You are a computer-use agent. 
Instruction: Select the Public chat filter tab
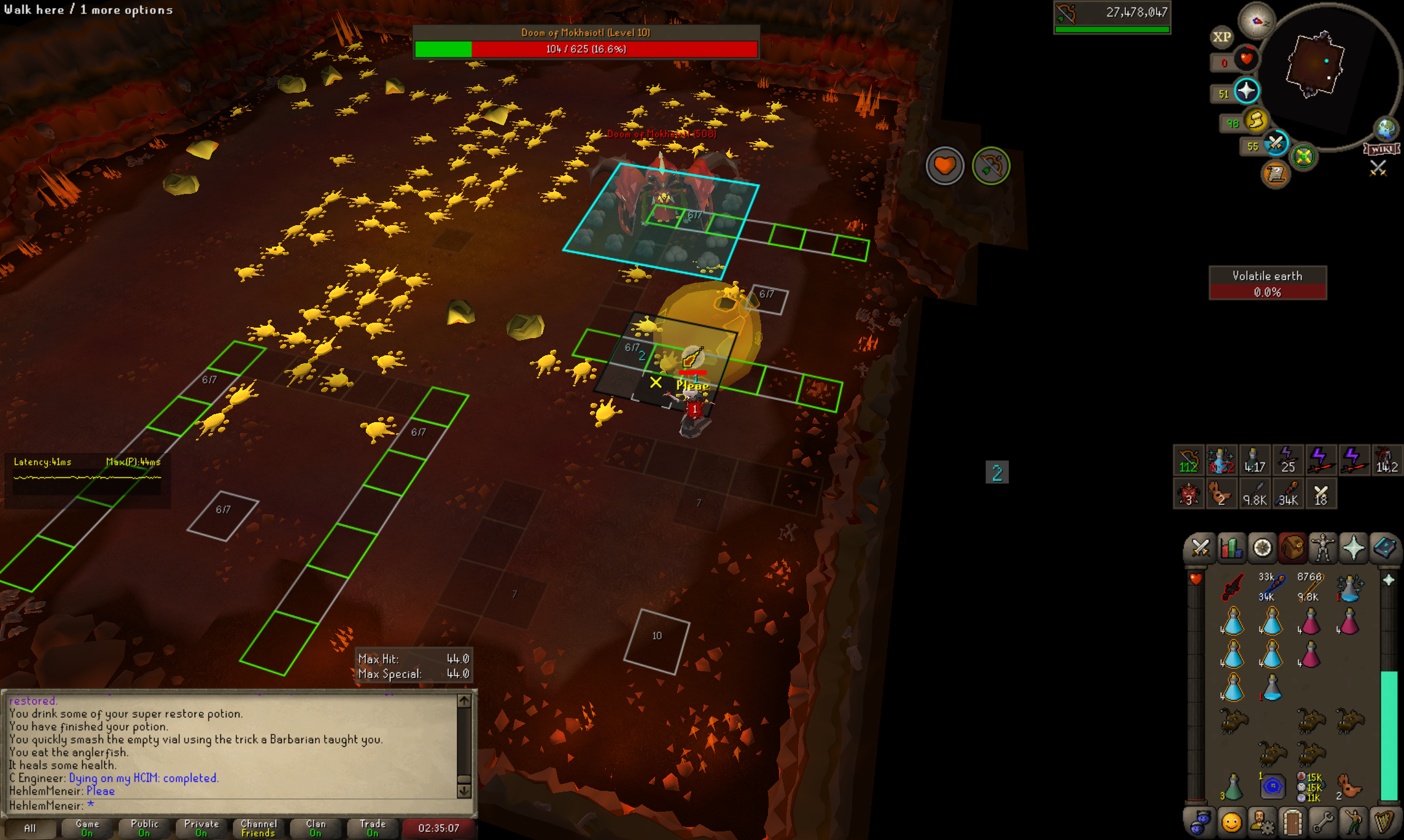[144, 828]
